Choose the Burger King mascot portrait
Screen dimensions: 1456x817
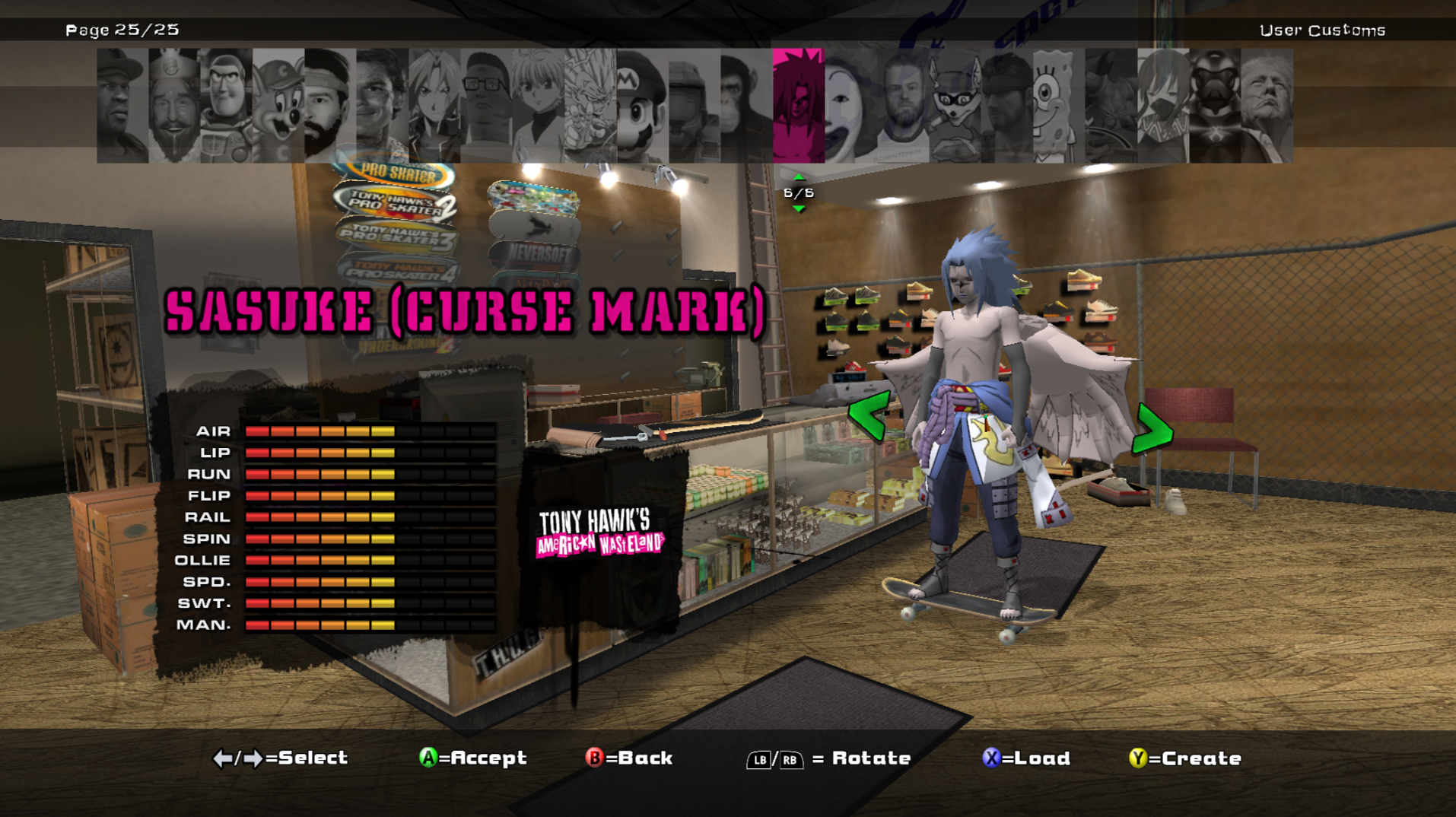click(x=173, y=105)
